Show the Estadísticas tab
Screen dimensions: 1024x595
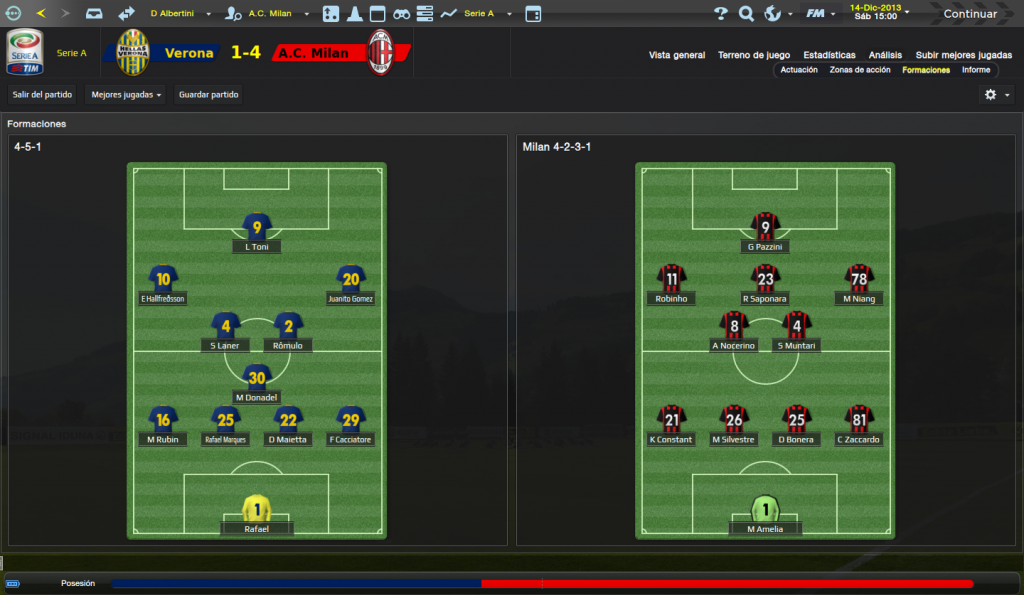(829, 55)
